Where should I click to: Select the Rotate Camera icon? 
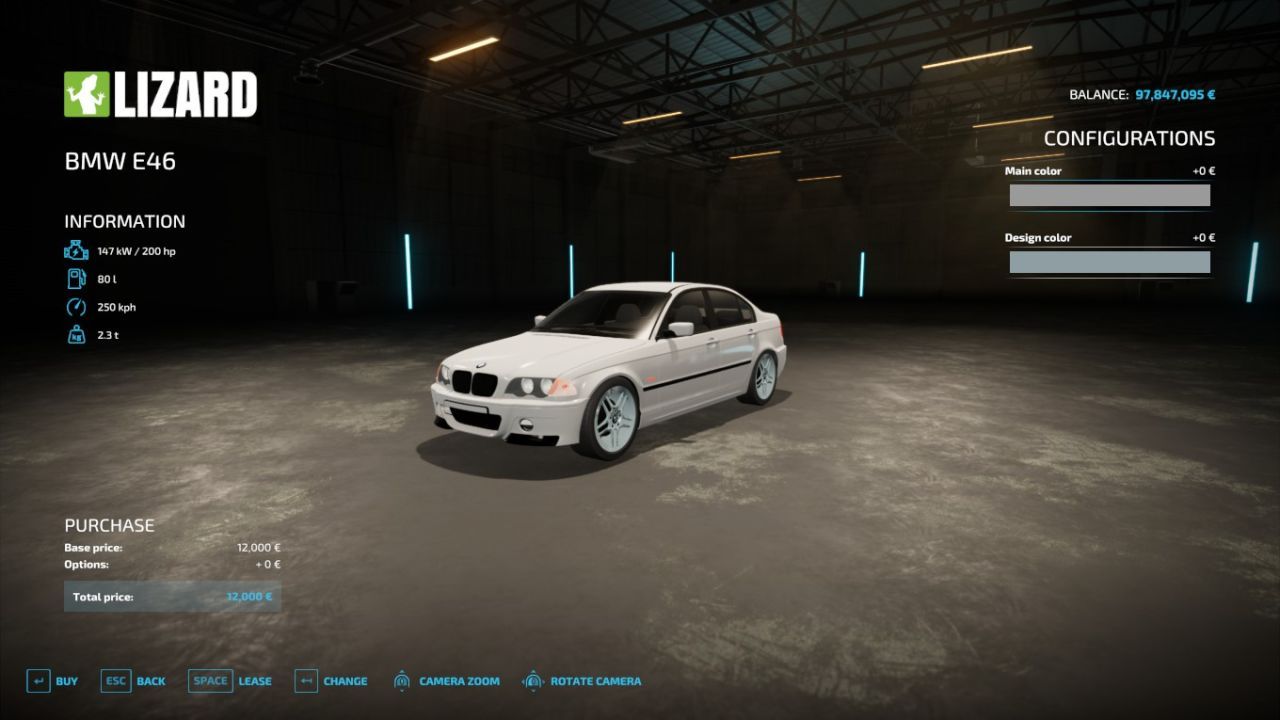point(531,680)
